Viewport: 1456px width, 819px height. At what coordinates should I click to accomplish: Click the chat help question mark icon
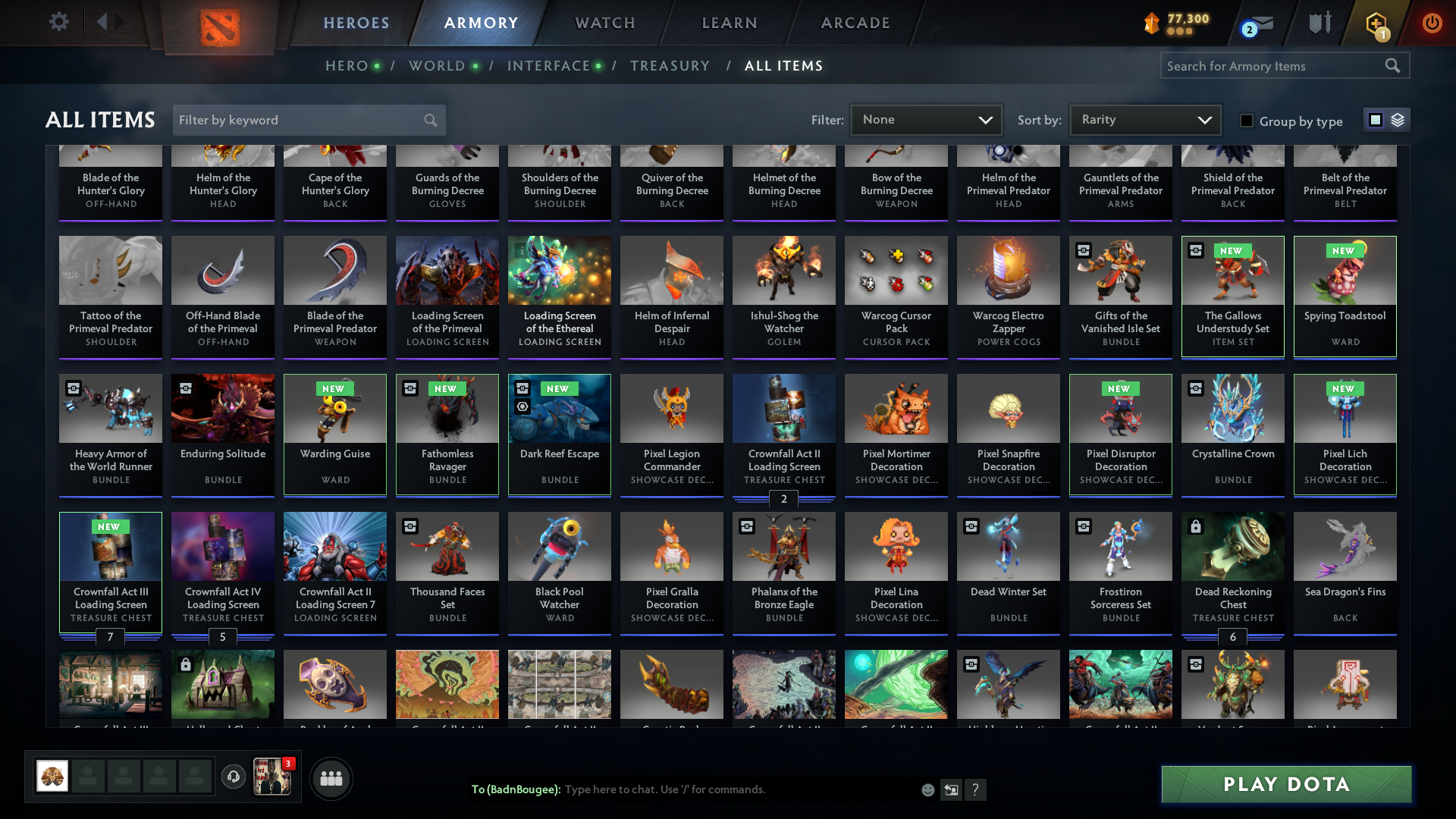coord(976,789)
